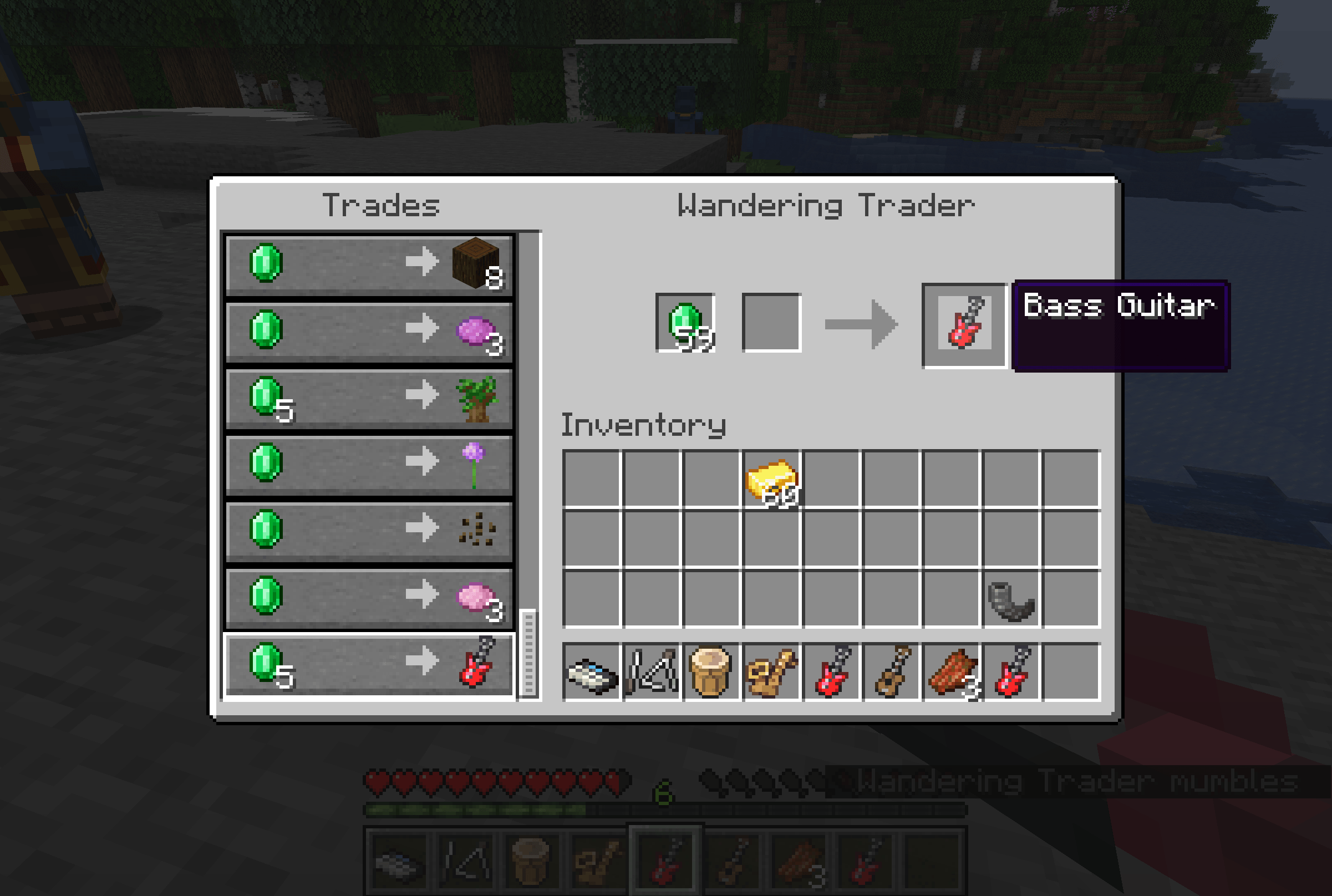Select the emerald-for-allium flower trade
1332x896 pixels.
369,464
